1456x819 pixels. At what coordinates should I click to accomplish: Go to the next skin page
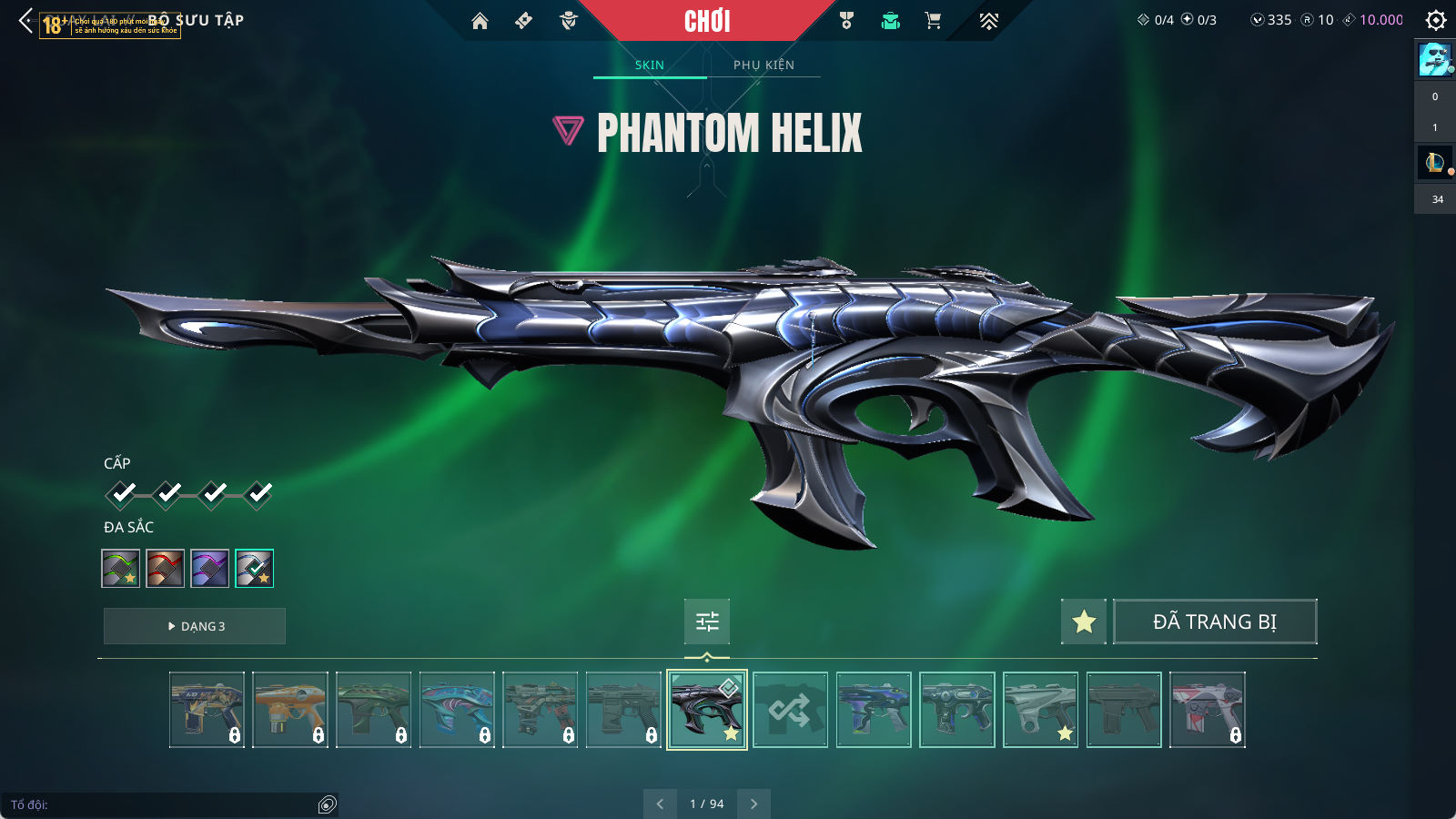753,804
